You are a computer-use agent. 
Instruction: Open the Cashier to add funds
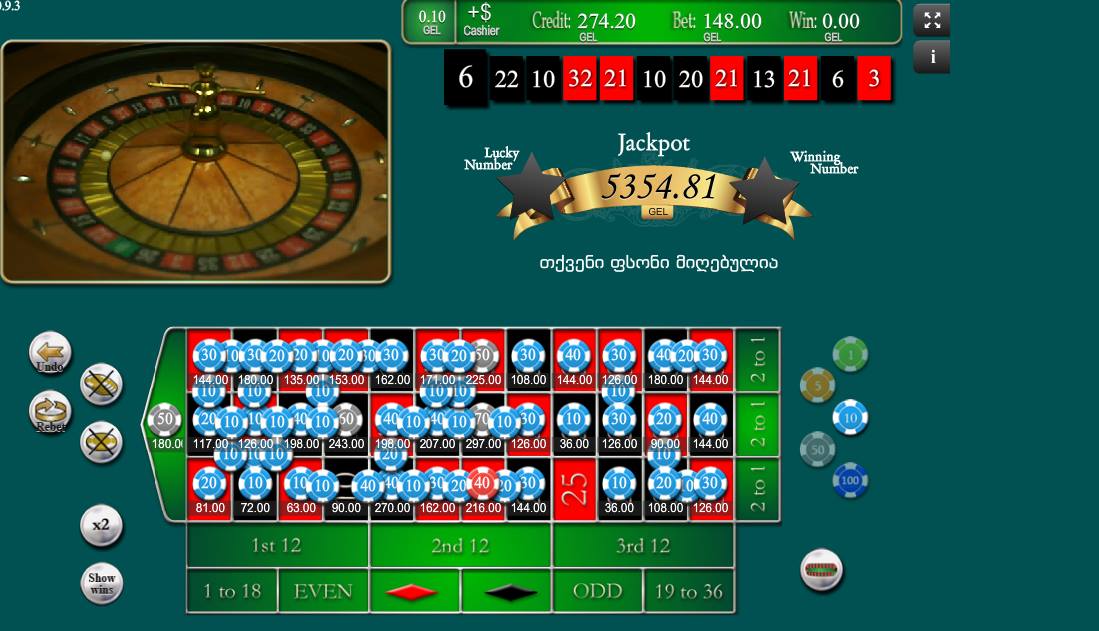(481, 20)
